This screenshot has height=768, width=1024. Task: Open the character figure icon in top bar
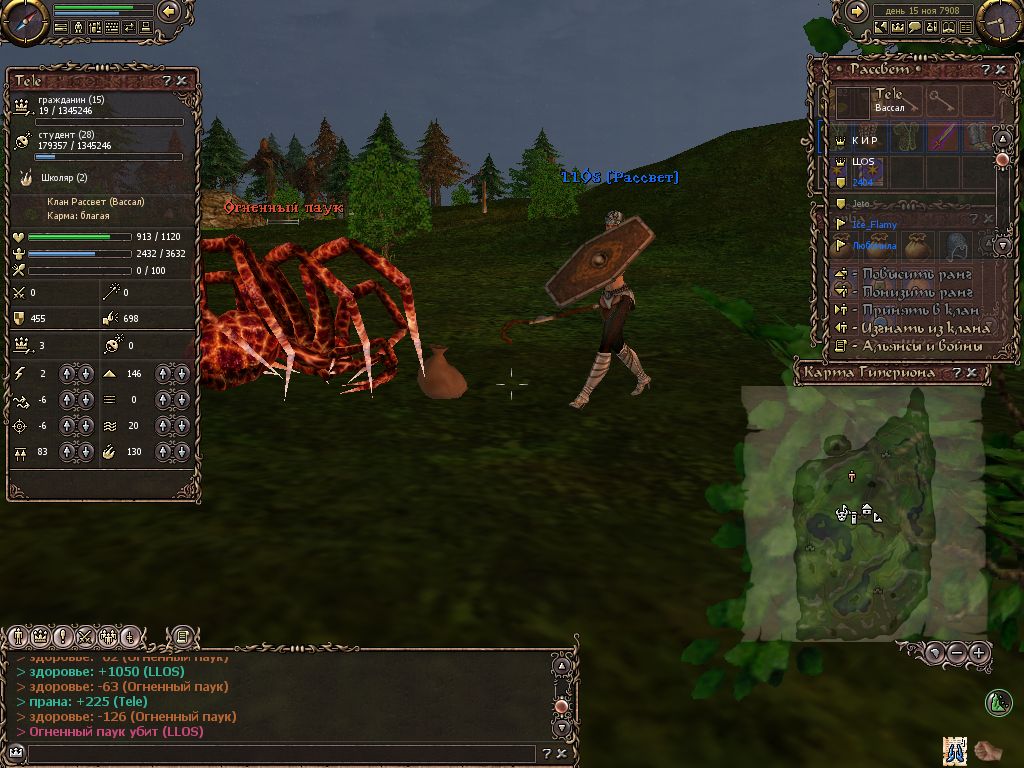tap(78, 28)
